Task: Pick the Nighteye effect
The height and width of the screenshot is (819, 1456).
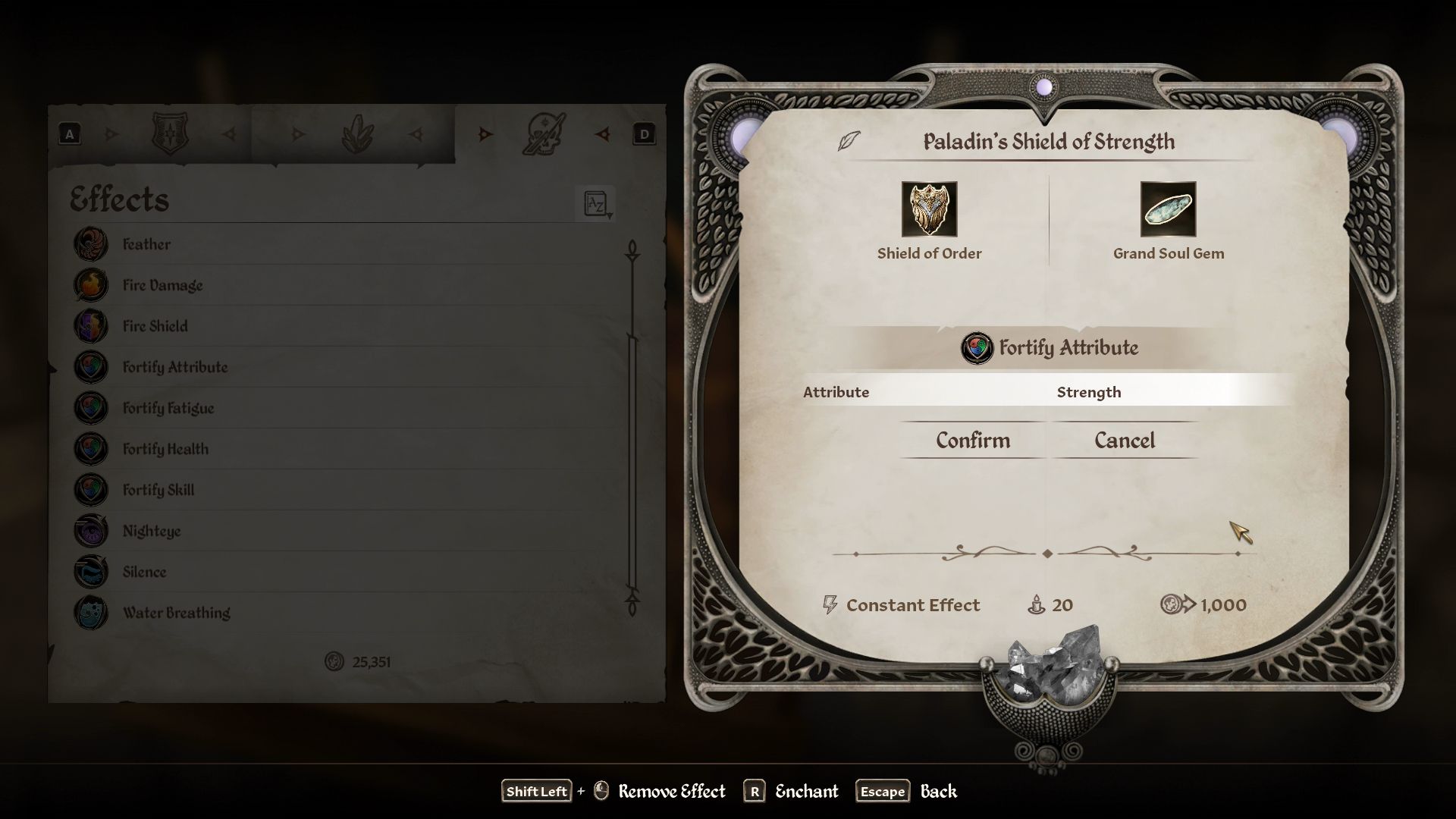Action: pos(151,531)
